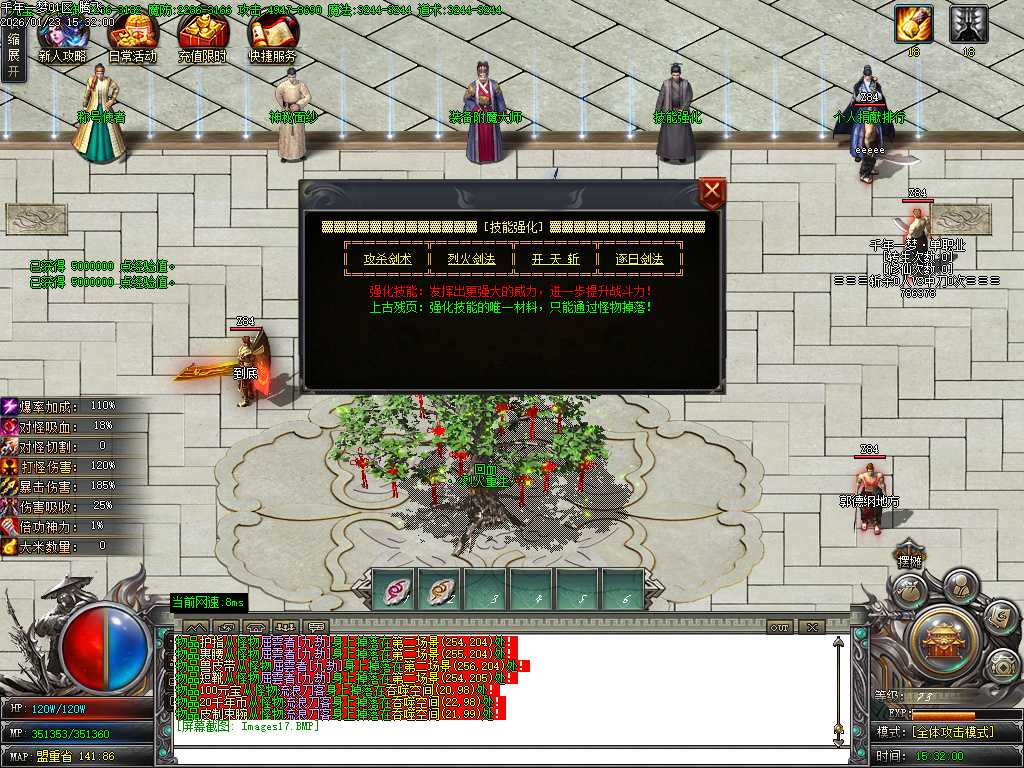Open the 新人攻略 newcomer guide
This screenshot has width=1024, height=768.
coord(62,38)
